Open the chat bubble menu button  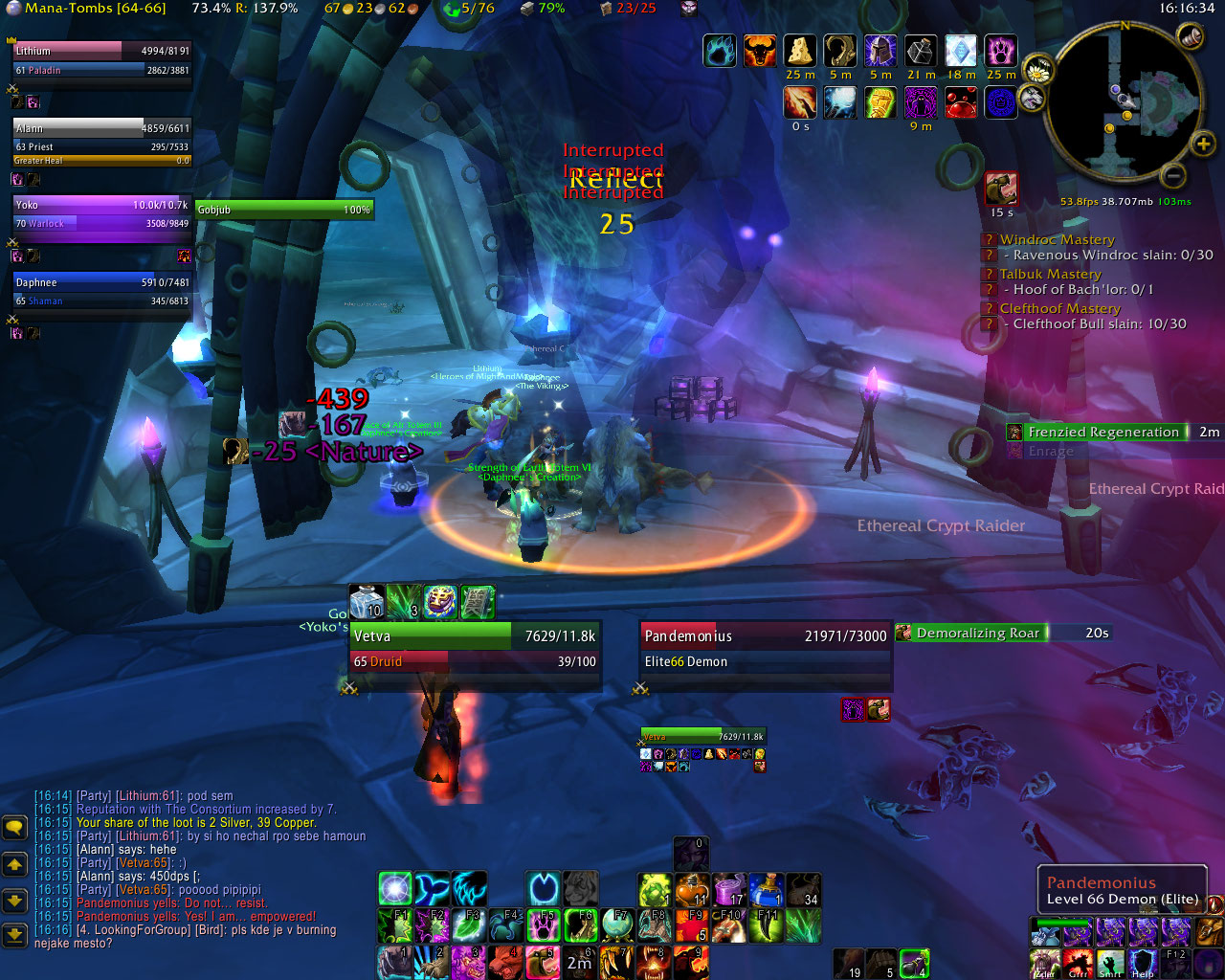pos(14,827)
